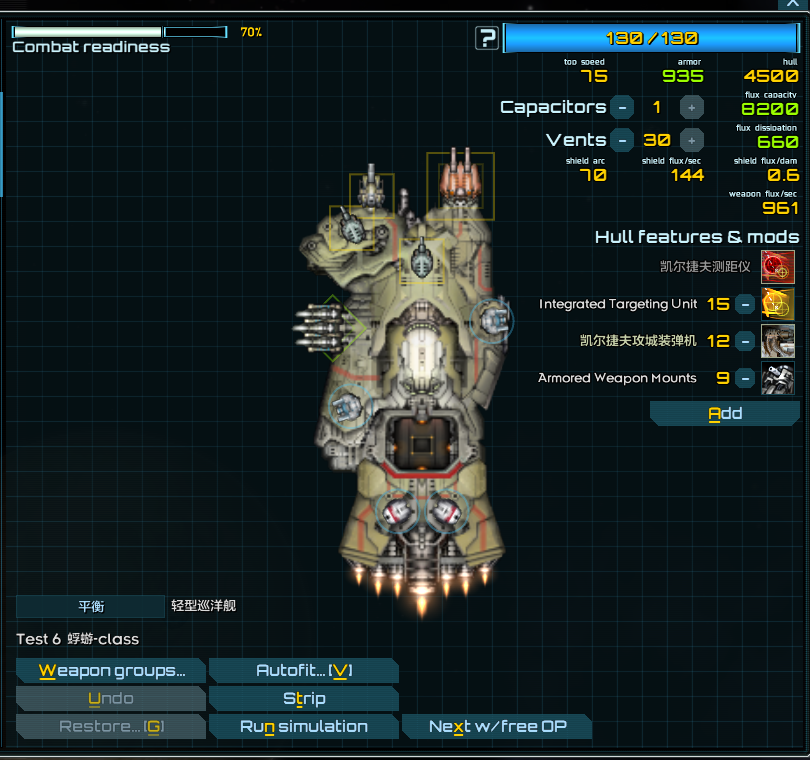Strip all weapons from the ship
The height and width of the screenshot is (760, 810).
(x=303, y=699)
